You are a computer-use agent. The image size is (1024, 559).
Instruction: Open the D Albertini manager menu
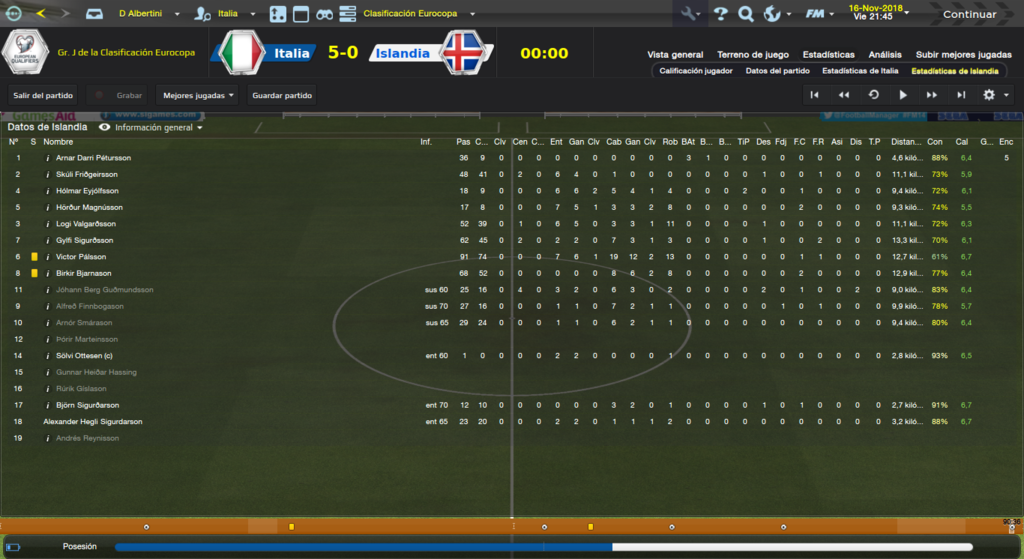tap(150, 14)
